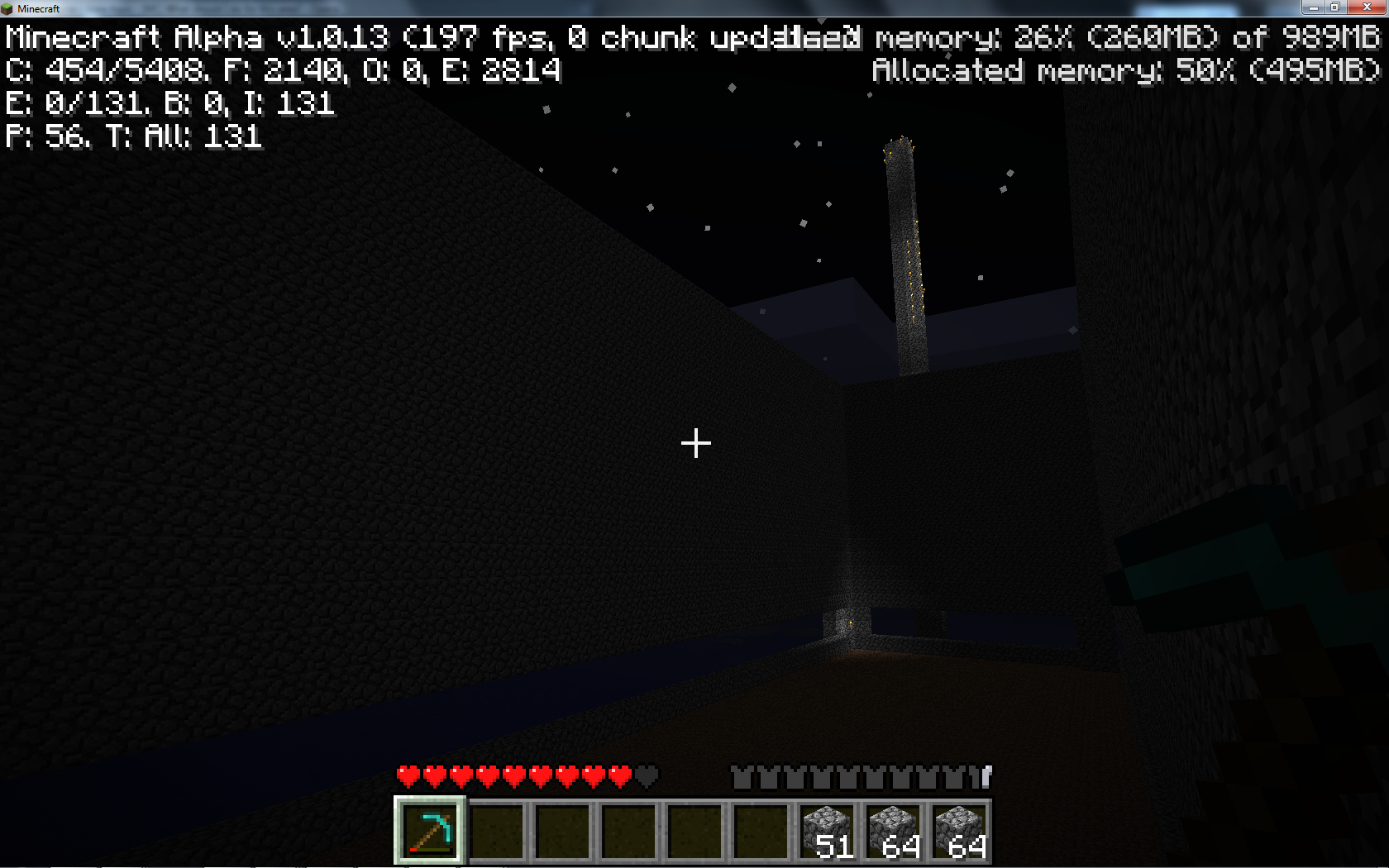Select the cobblestone stack of 51

tap(827, 831)
